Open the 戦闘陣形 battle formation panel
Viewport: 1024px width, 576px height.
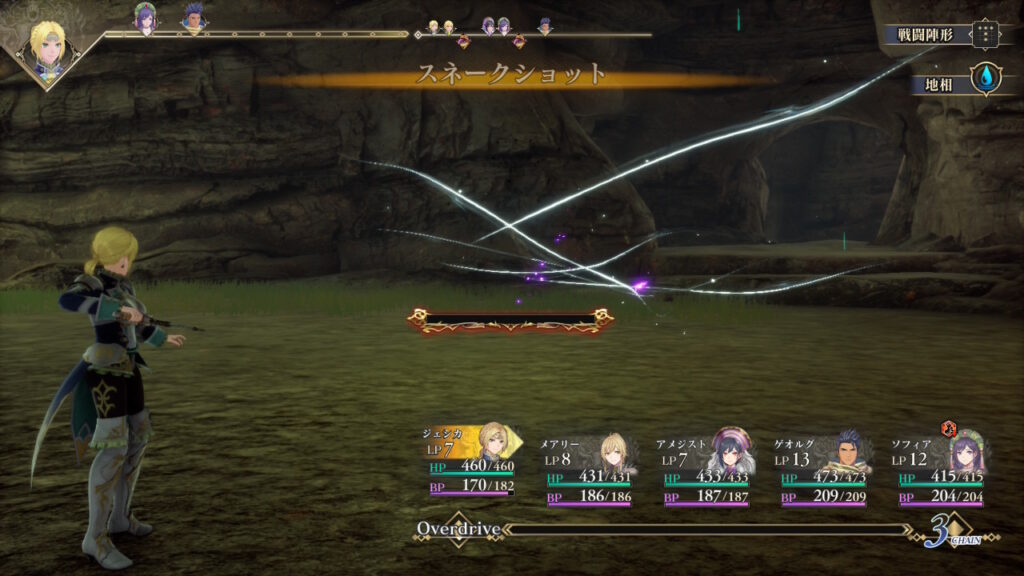pyautogui.click(x=942, y=34)
